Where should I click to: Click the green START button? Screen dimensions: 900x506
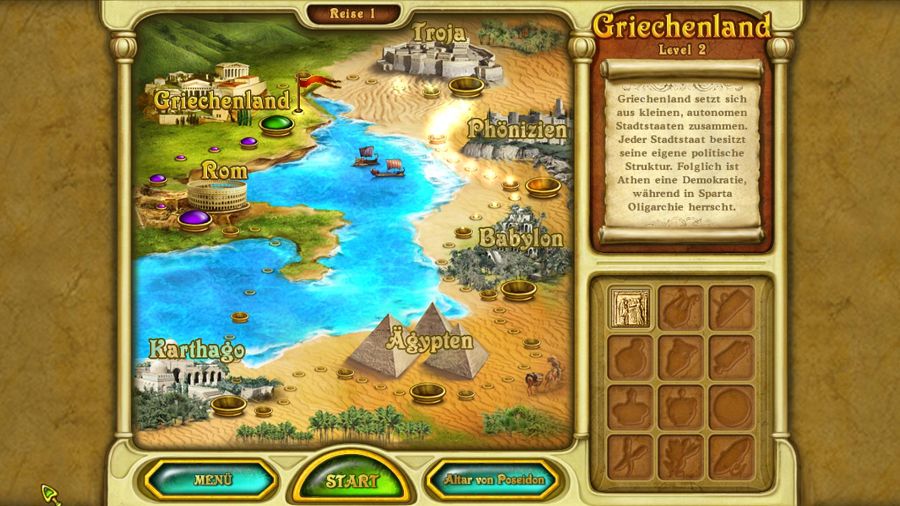(x=353, y=481)
